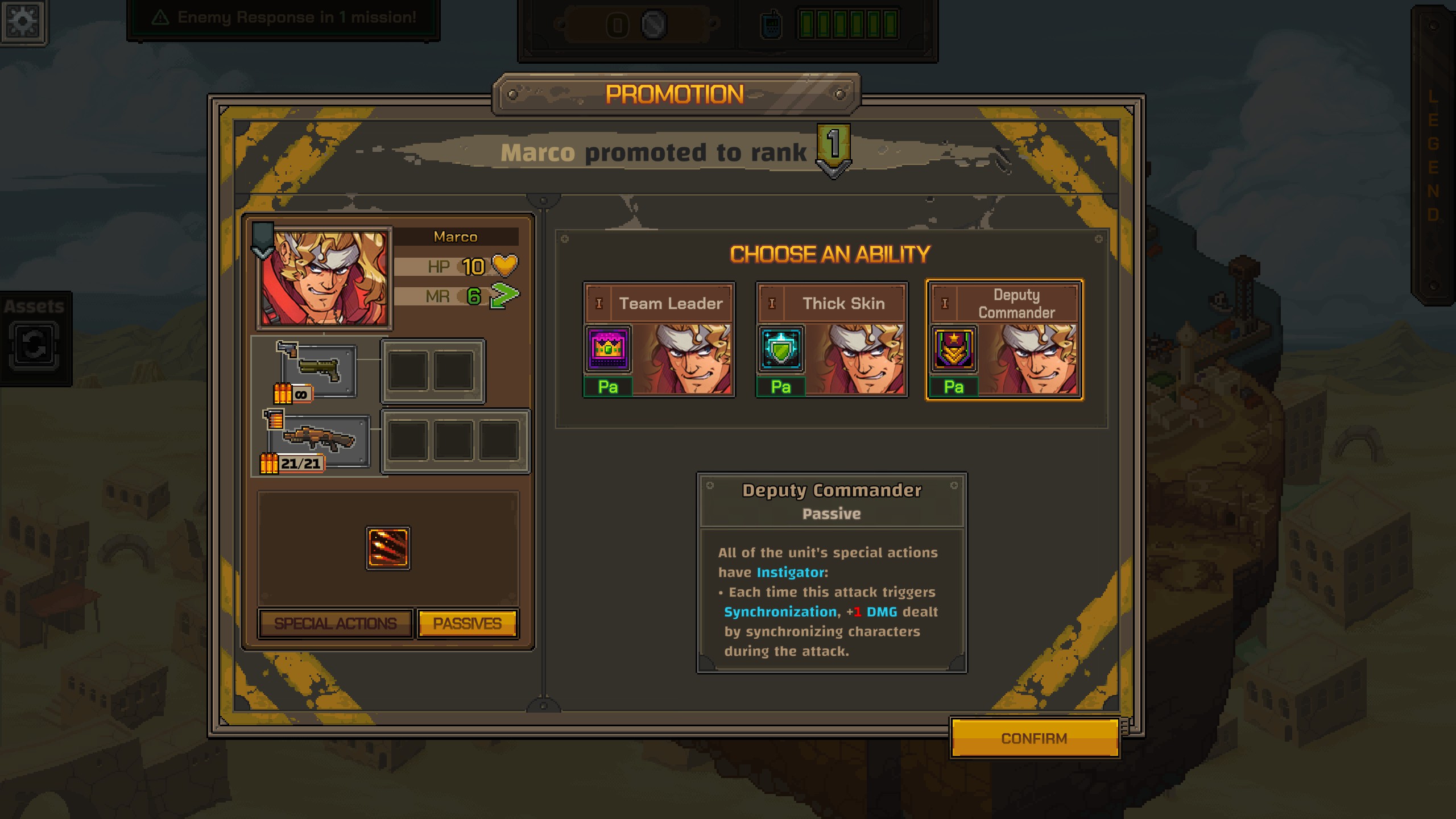1456x819 pixels.
Task: Click the Assets refresh button
Action: coord(34,345)
